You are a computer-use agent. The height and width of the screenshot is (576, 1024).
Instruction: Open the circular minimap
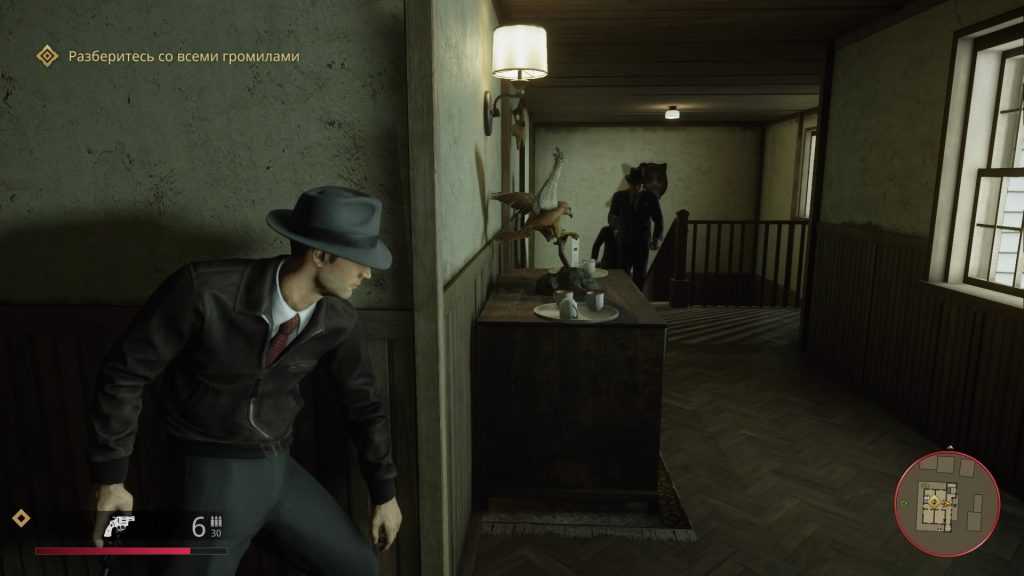coord(947,503)
